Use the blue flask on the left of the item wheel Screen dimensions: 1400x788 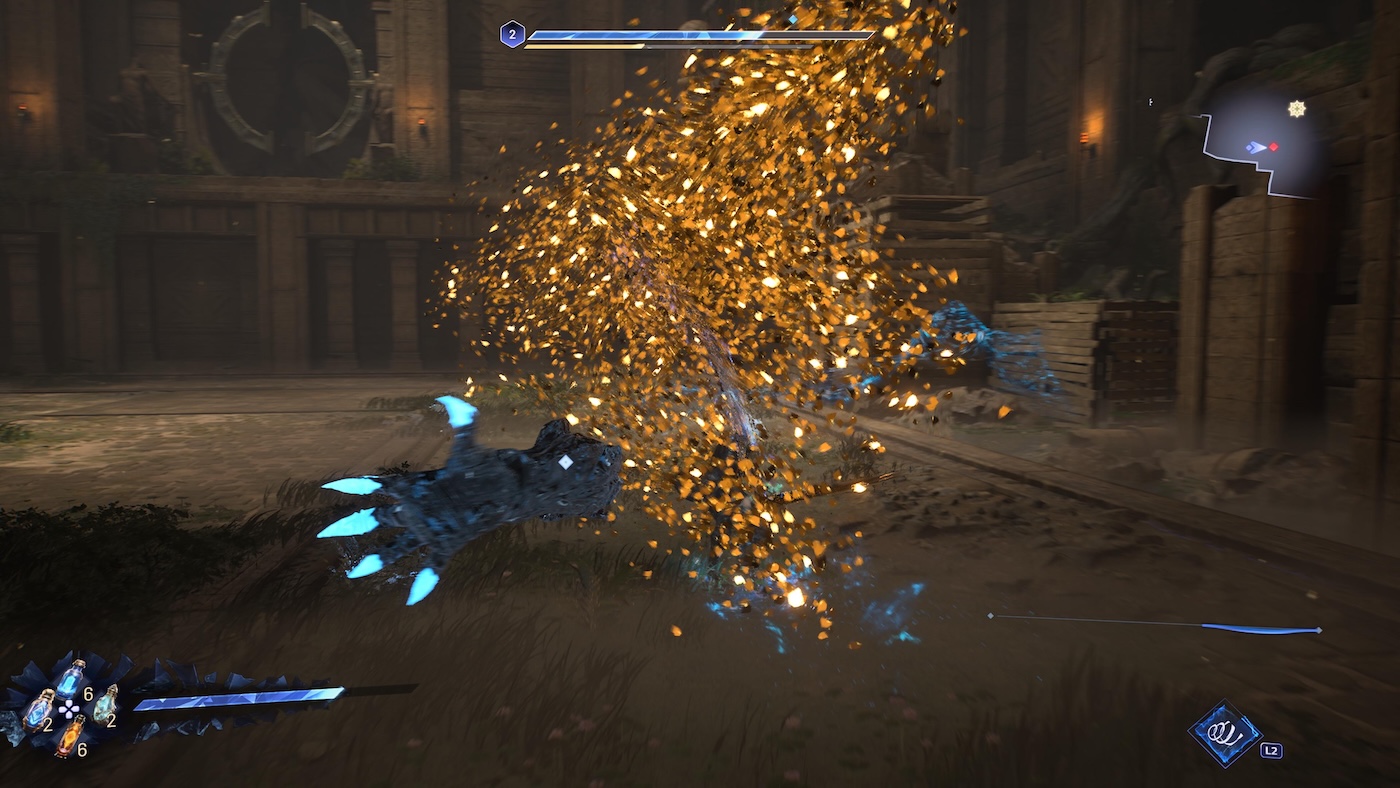point(39,710)
